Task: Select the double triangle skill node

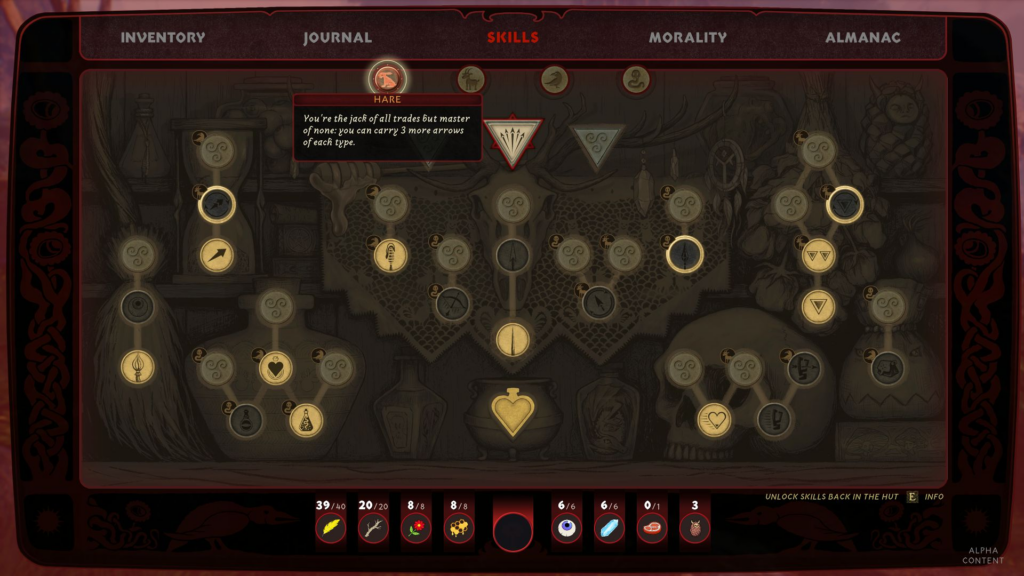Action: [818, 255]
